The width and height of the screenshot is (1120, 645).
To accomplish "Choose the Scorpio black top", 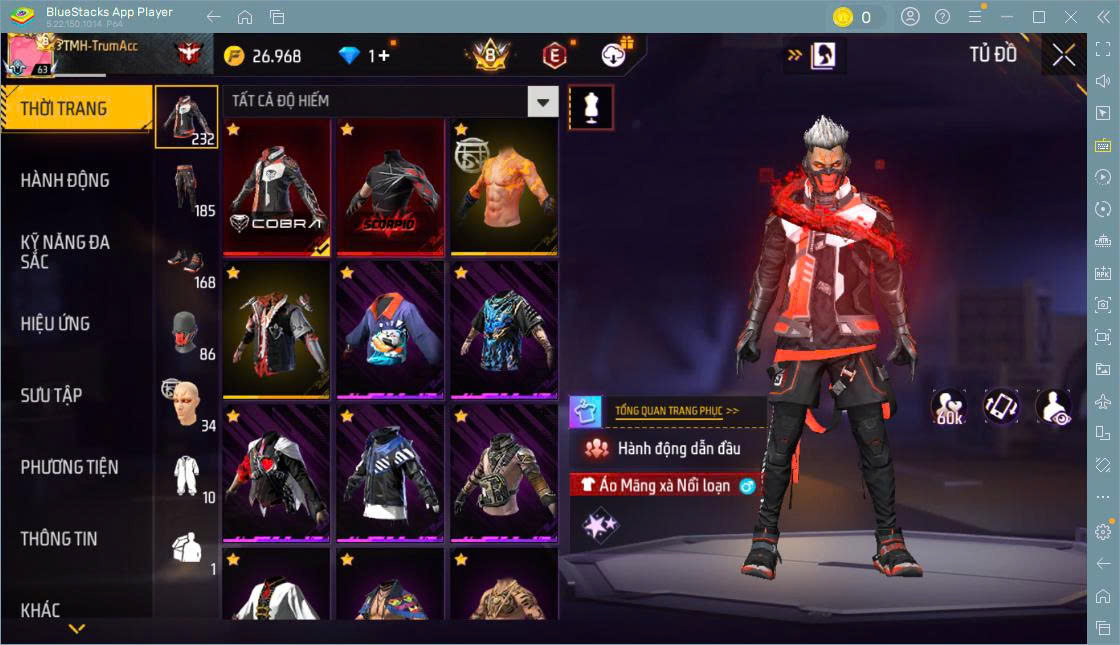I will 390,187.
